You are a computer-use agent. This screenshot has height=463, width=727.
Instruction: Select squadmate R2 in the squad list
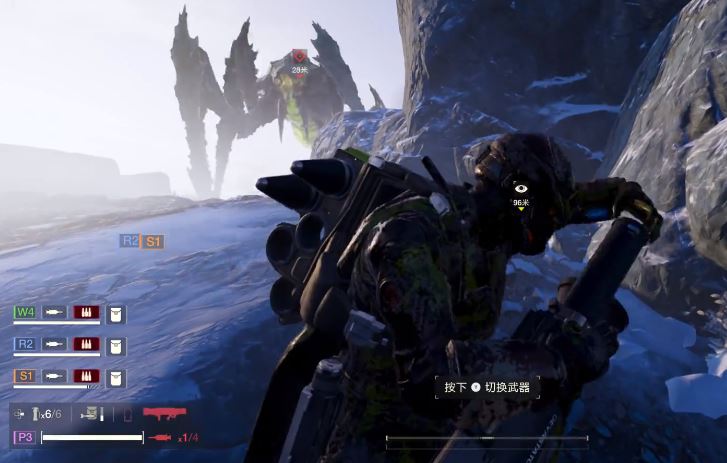pos(25,345)
